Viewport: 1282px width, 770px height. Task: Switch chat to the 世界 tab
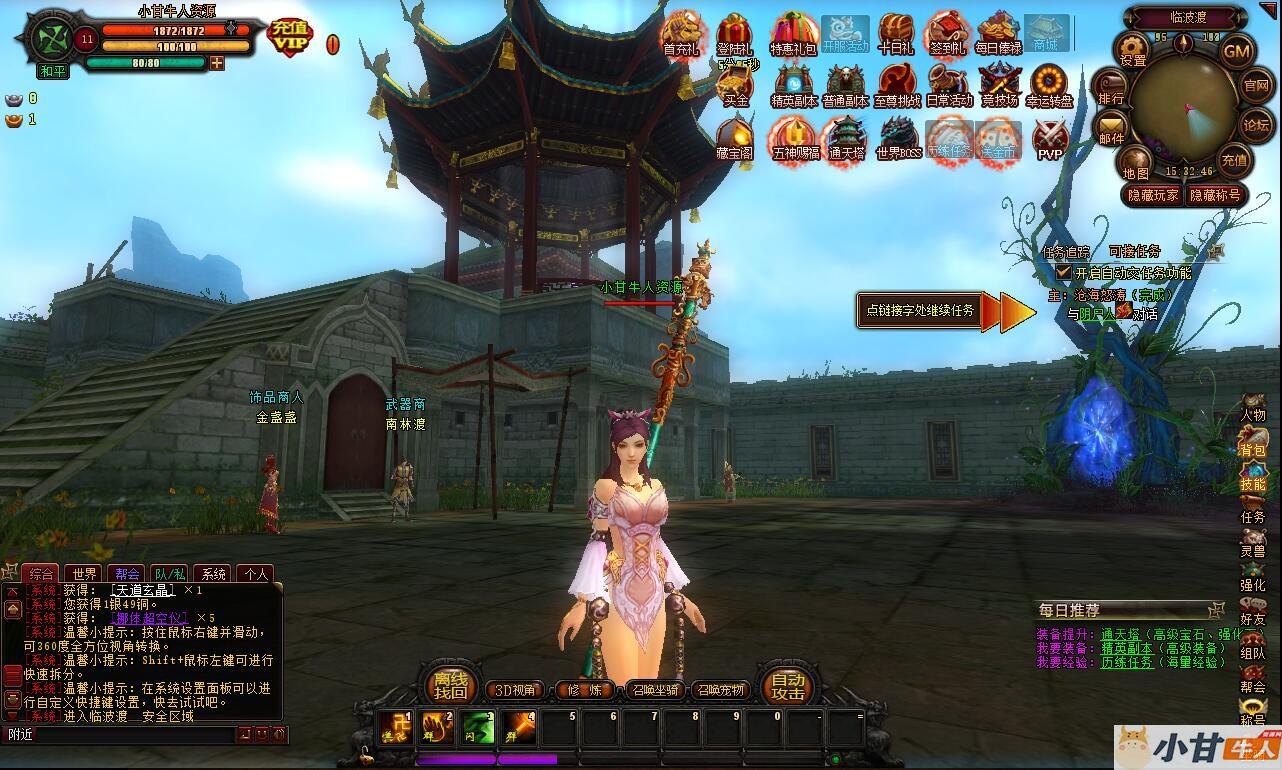[x=85, y=574]
